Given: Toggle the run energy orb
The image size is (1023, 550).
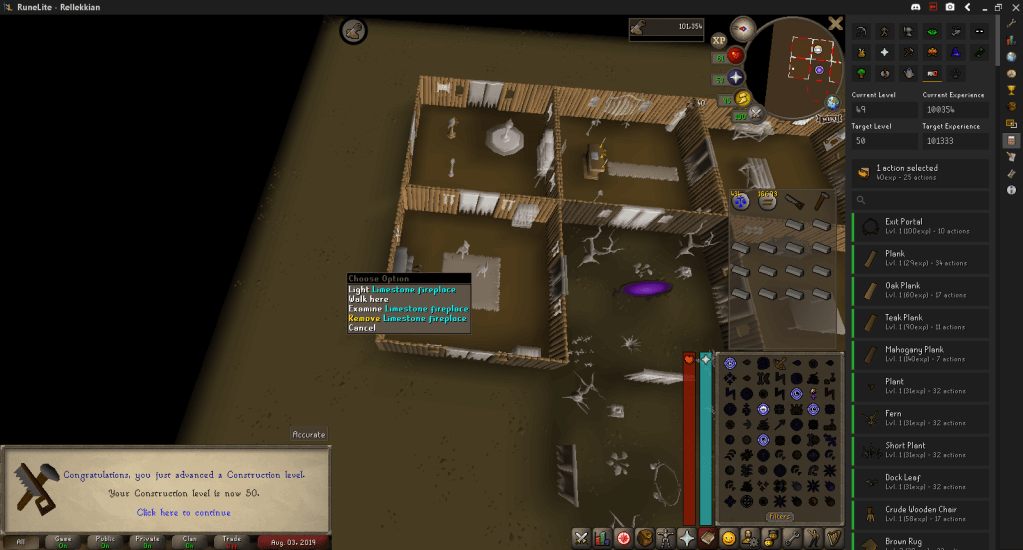Looking at the screenshot, I should pos(743,98).
